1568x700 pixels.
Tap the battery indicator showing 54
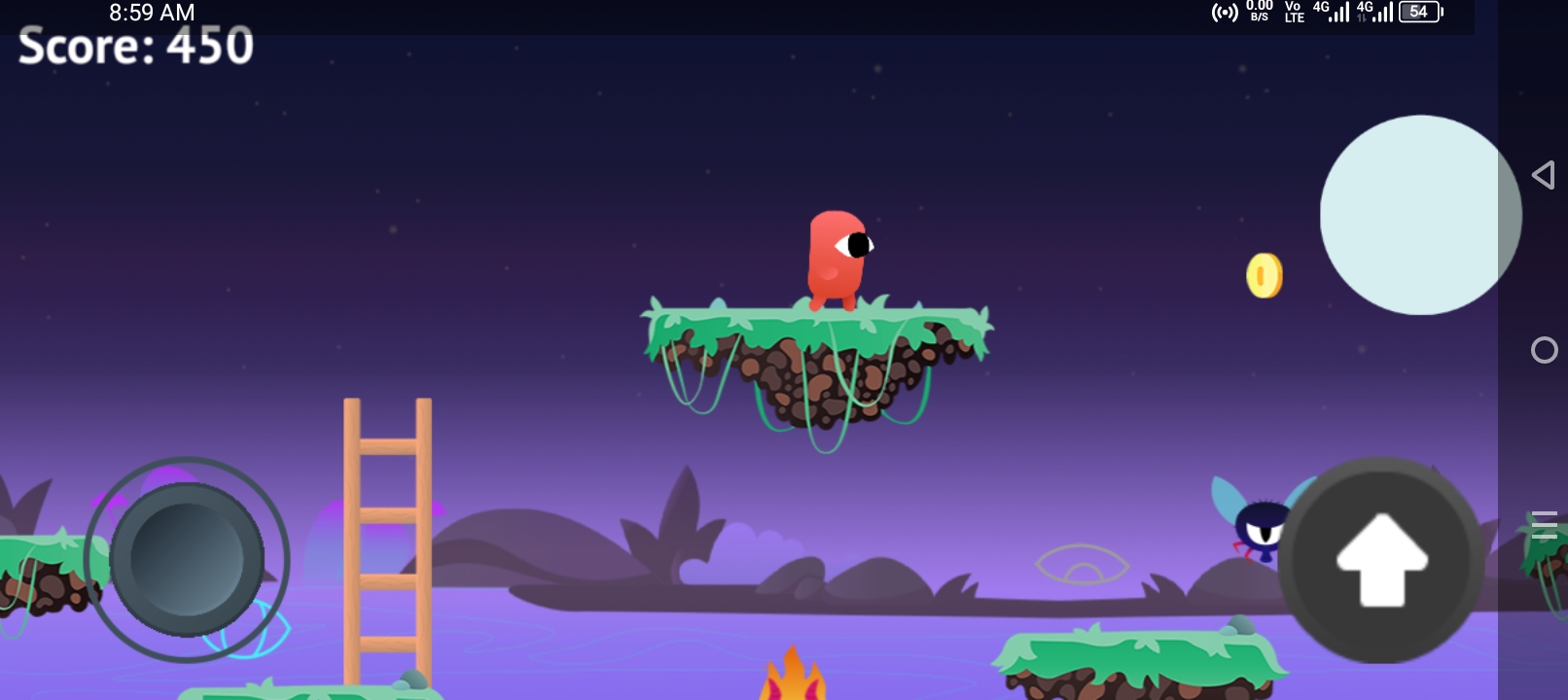[x=1418, y=12]
